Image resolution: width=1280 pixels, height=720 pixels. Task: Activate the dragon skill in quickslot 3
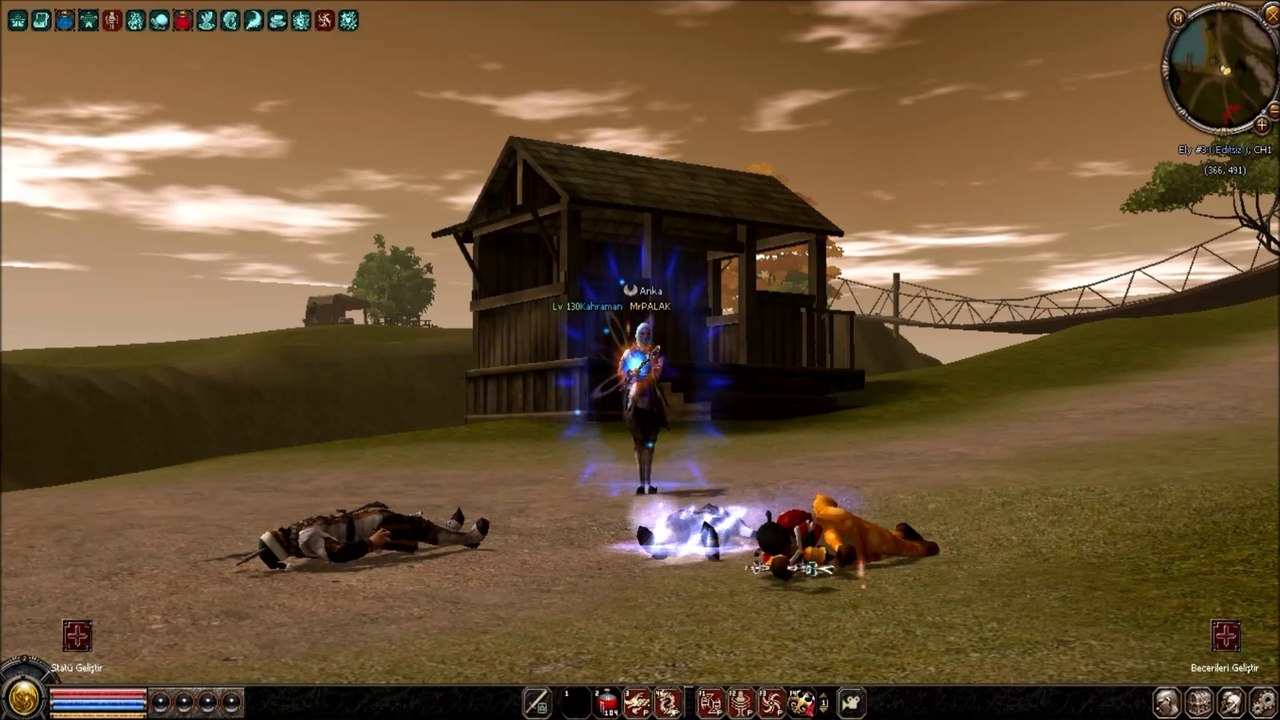click(638, 703)
